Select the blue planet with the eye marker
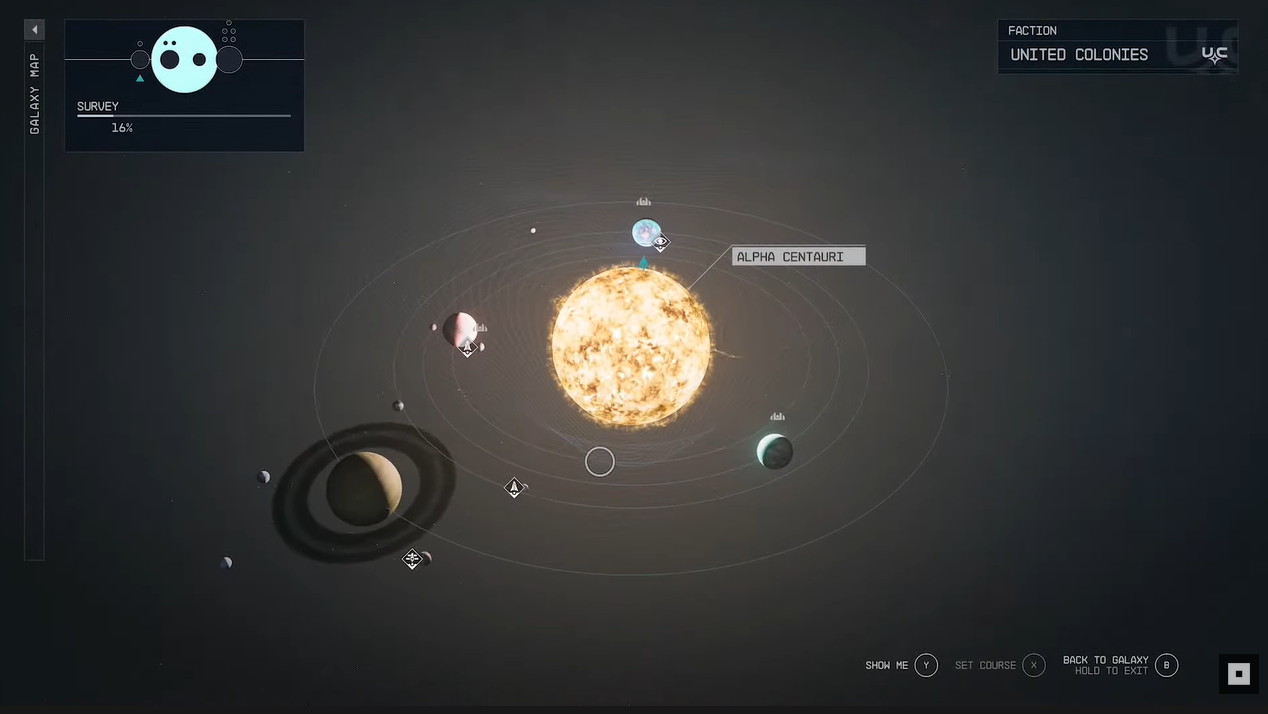The image size is (1268, 714). tap(645, 232)
